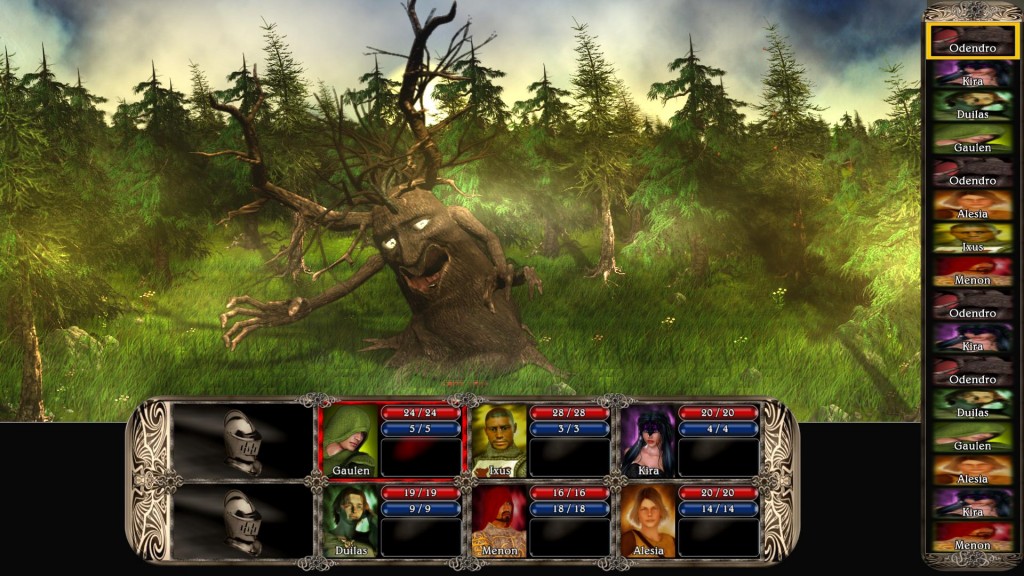
Task: Click Duilas's portrait in the party panel
Action: coord(350,520)
